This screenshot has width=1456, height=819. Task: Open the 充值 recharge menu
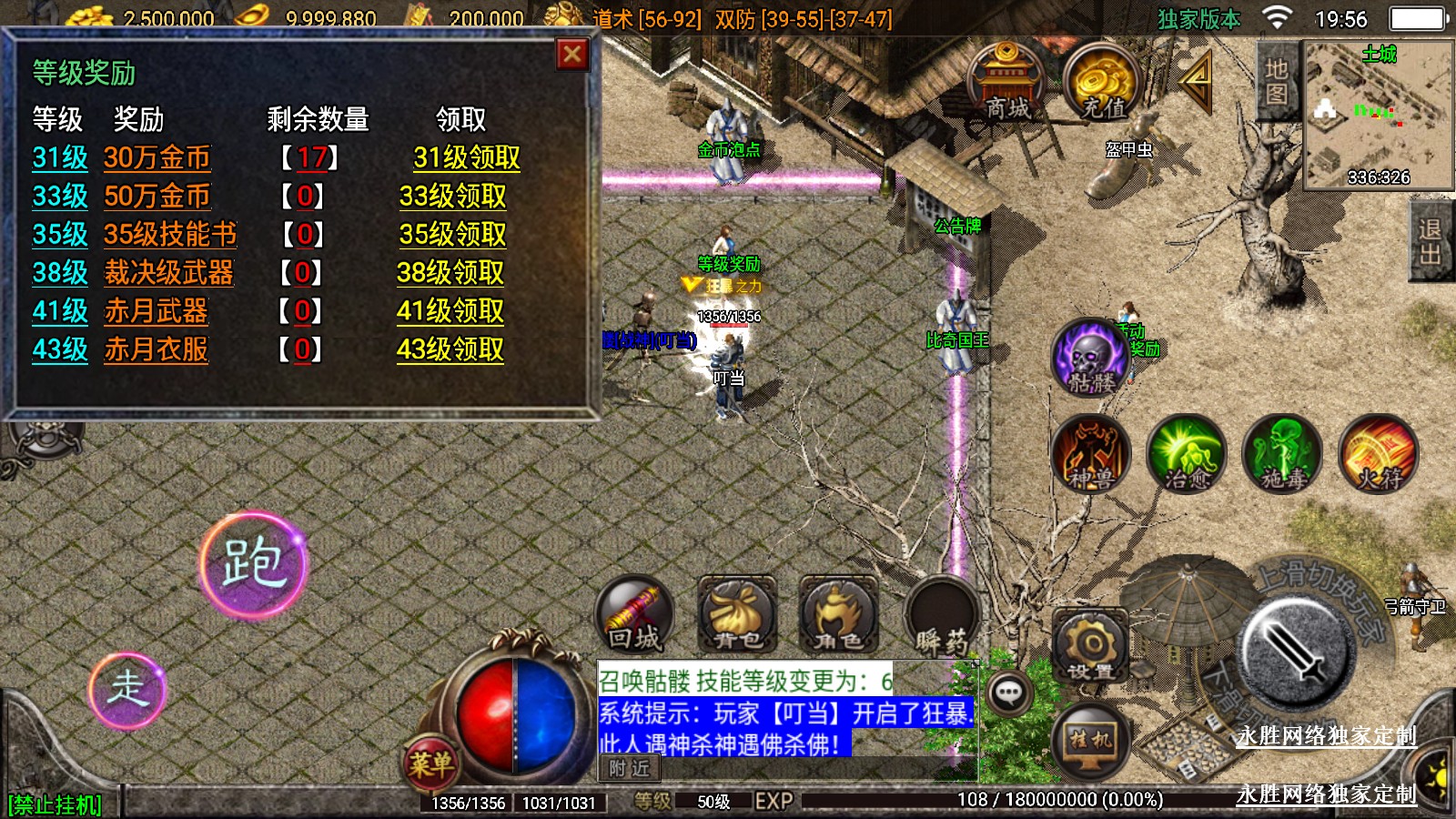tap(1103, 84)
